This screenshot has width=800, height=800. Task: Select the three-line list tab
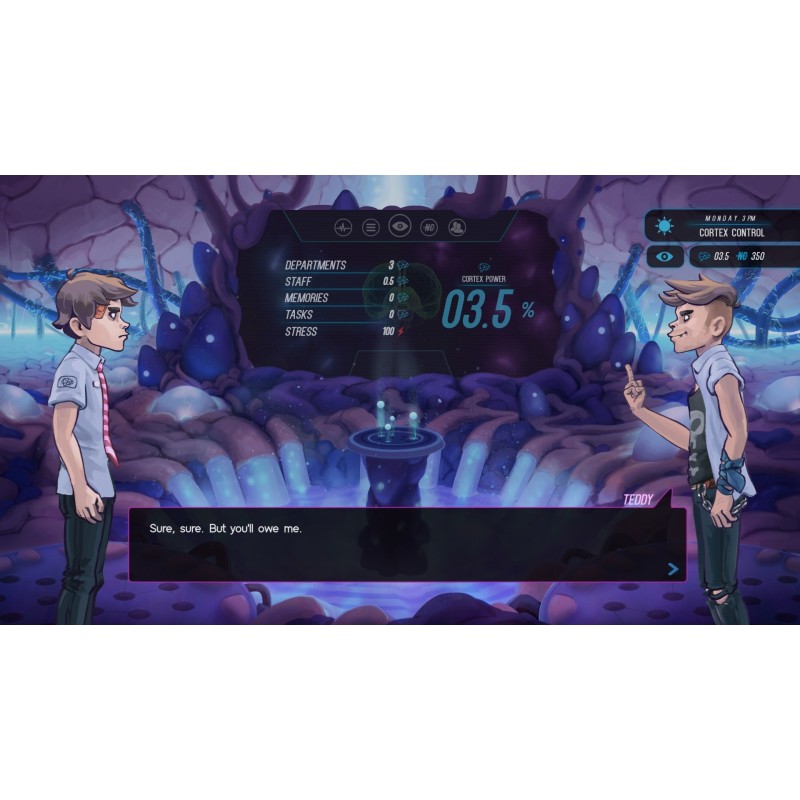pos(370,228)
